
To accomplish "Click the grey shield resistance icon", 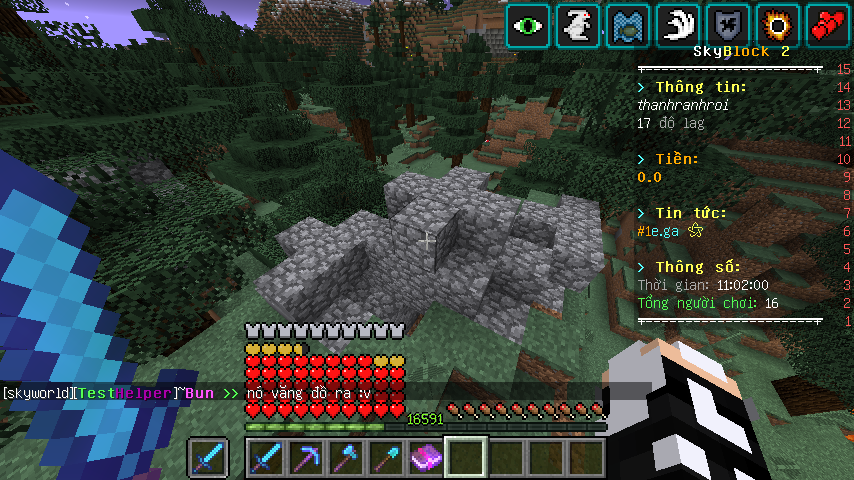I will coord(728,25).
